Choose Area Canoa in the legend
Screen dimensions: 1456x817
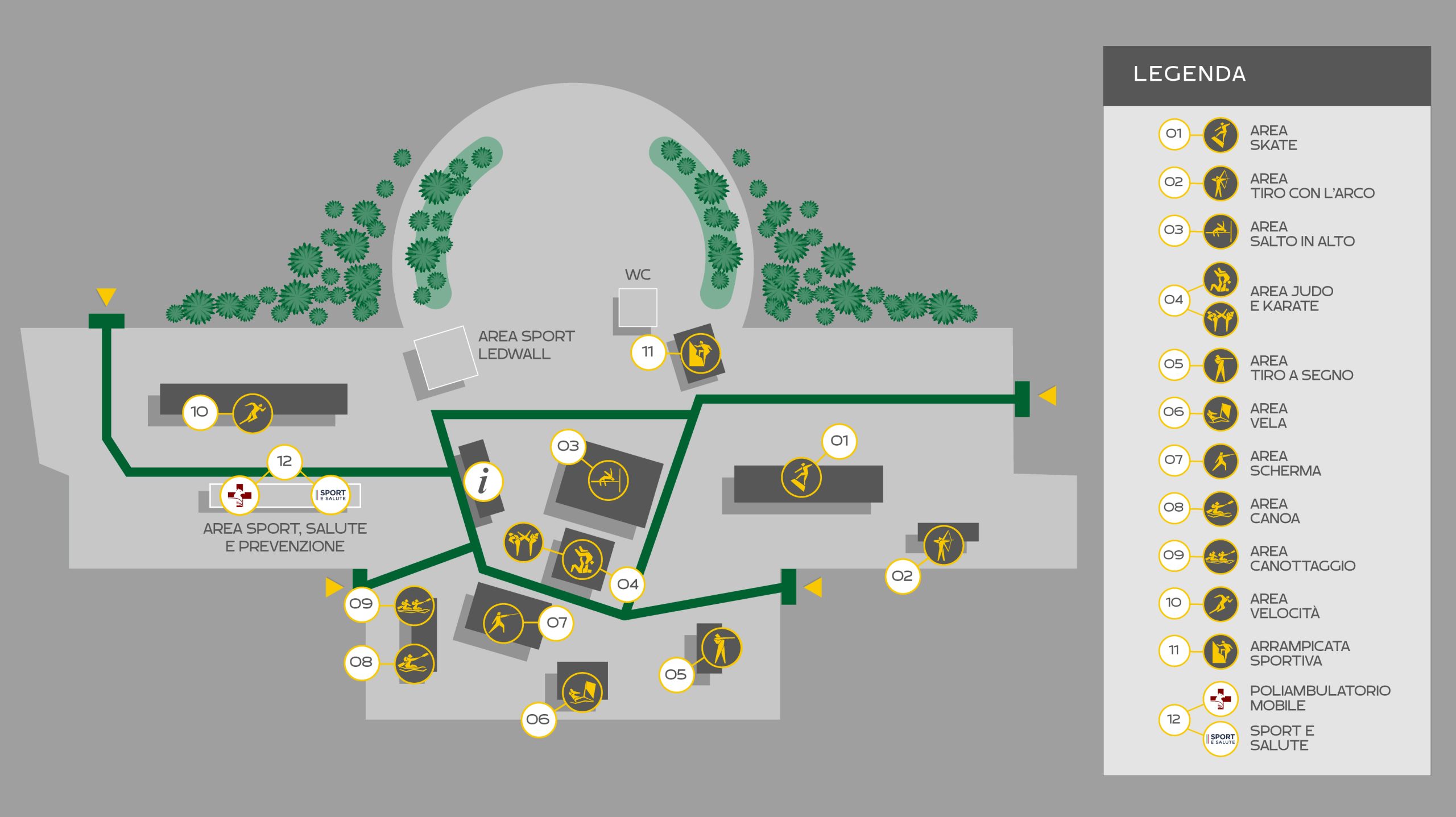[x=1275, y=511]
